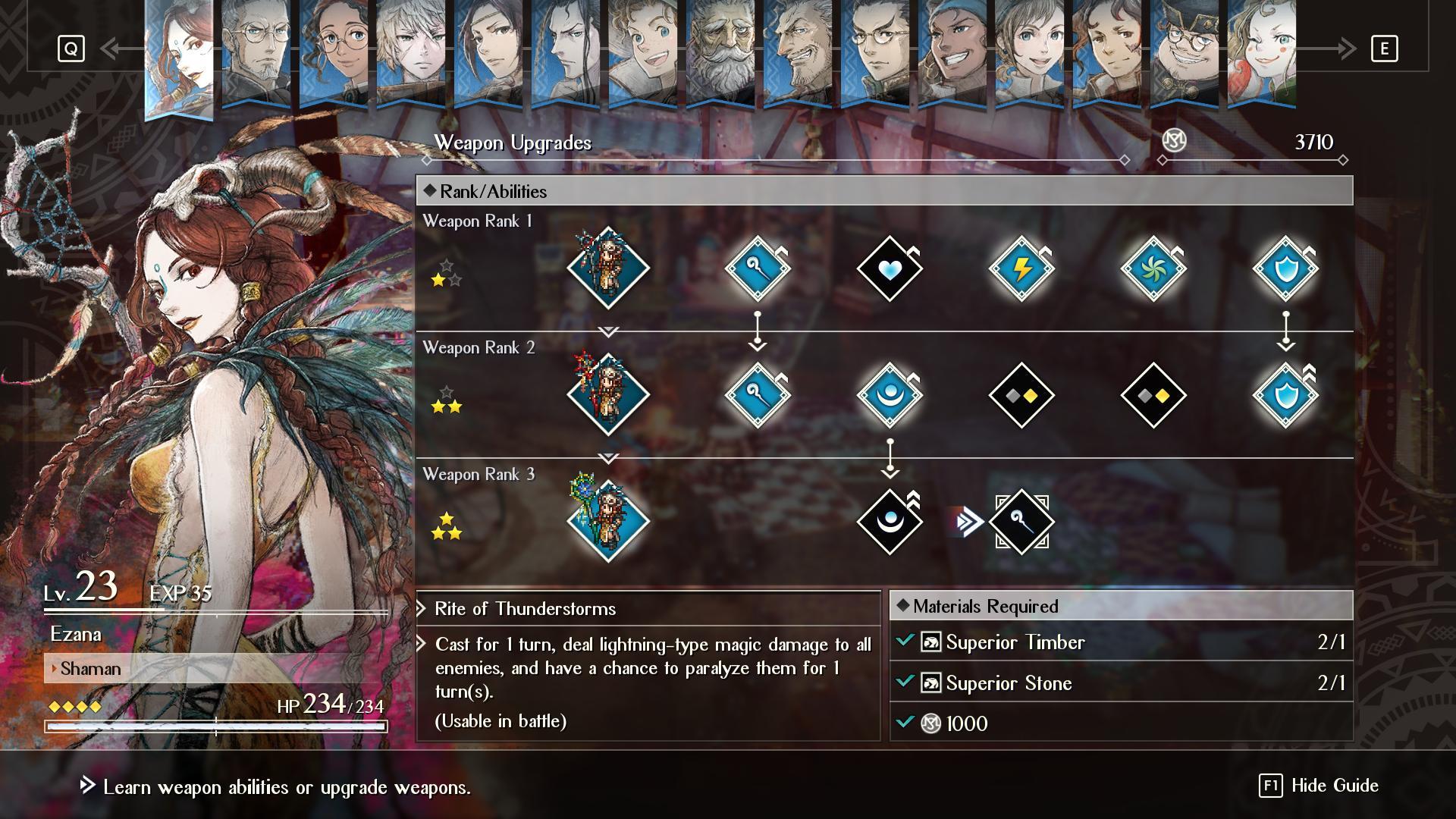Choose the blonde girl with red cheek mark
The width and height of the screenshot is (1456, 819).
(x=1261, y=53)
